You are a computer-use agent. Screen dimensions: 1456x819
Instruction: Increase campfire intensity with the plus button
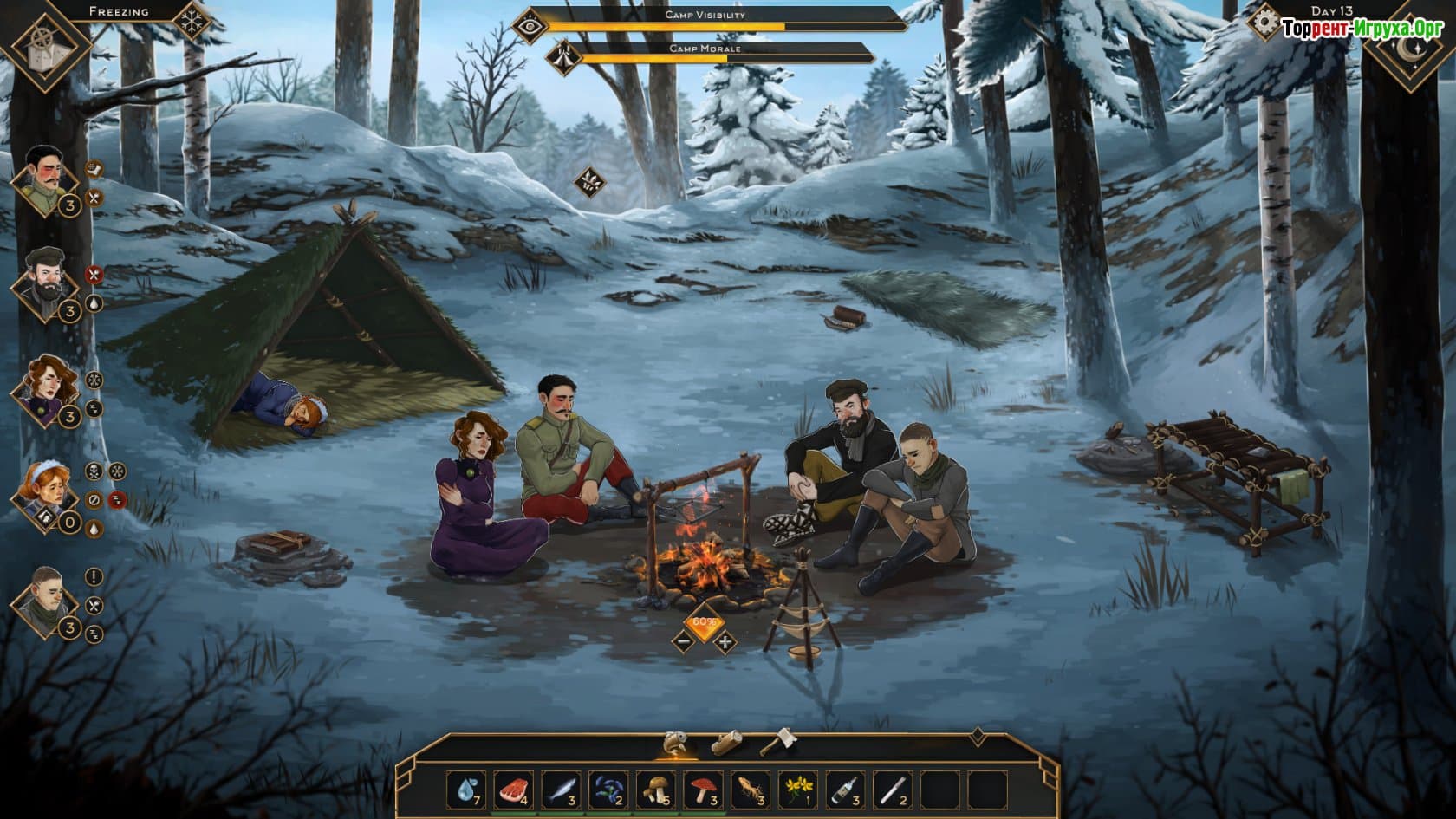725,642
